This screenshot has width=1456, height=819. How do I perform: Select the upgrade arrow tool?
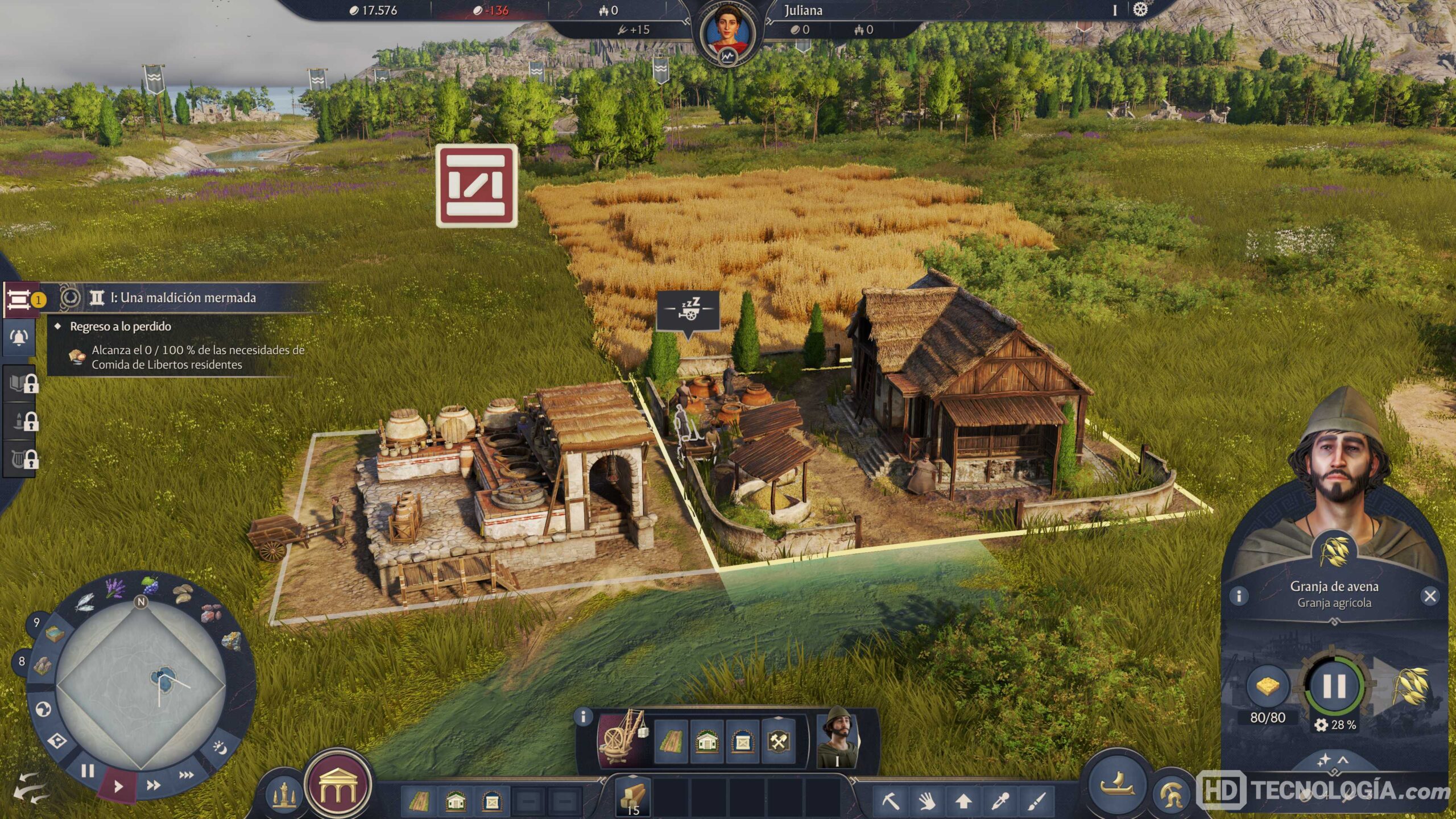click(963, 801)
